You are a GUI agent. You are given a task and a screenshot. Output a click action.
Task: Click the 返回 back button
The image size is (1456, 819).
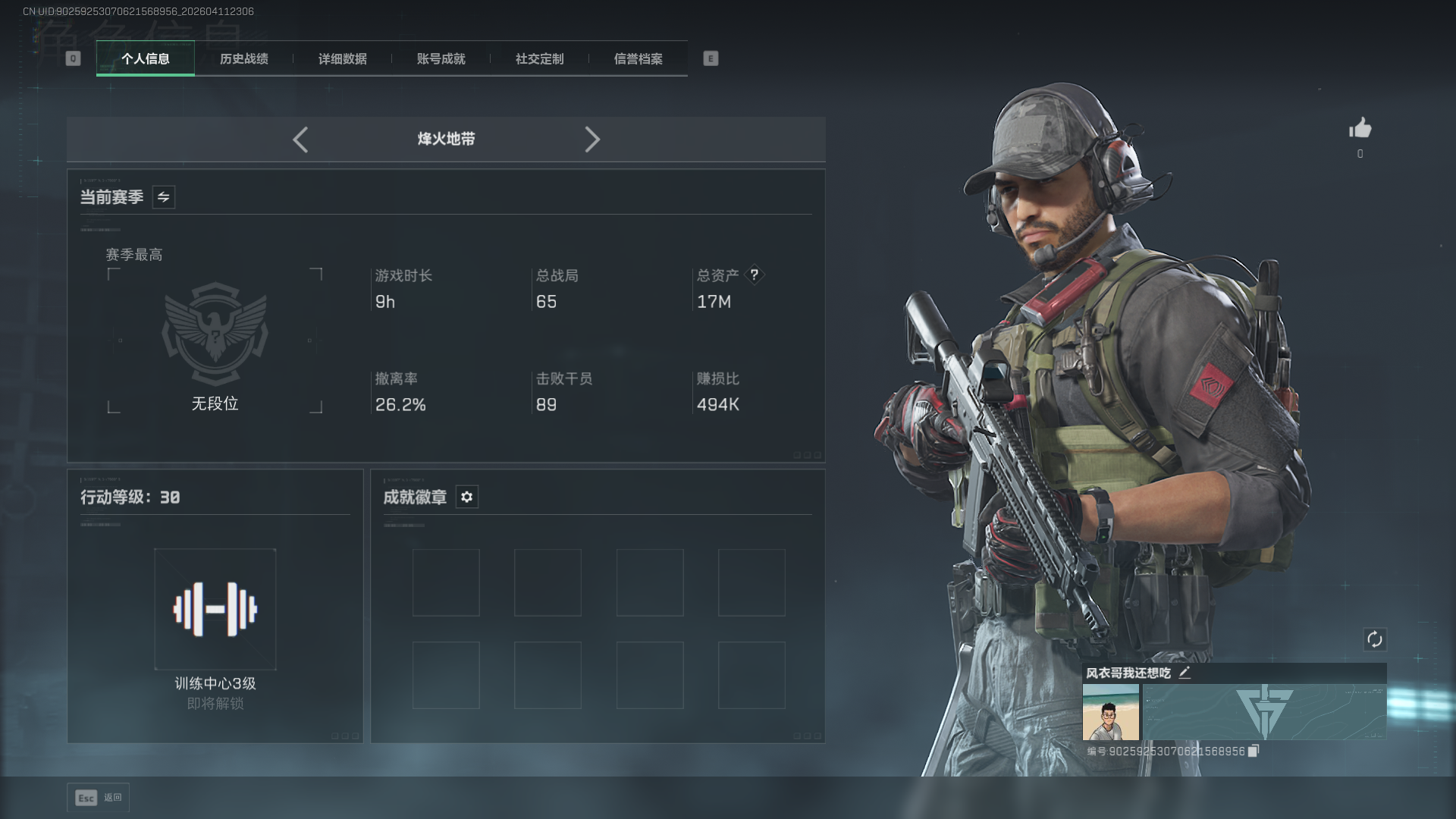99,798
